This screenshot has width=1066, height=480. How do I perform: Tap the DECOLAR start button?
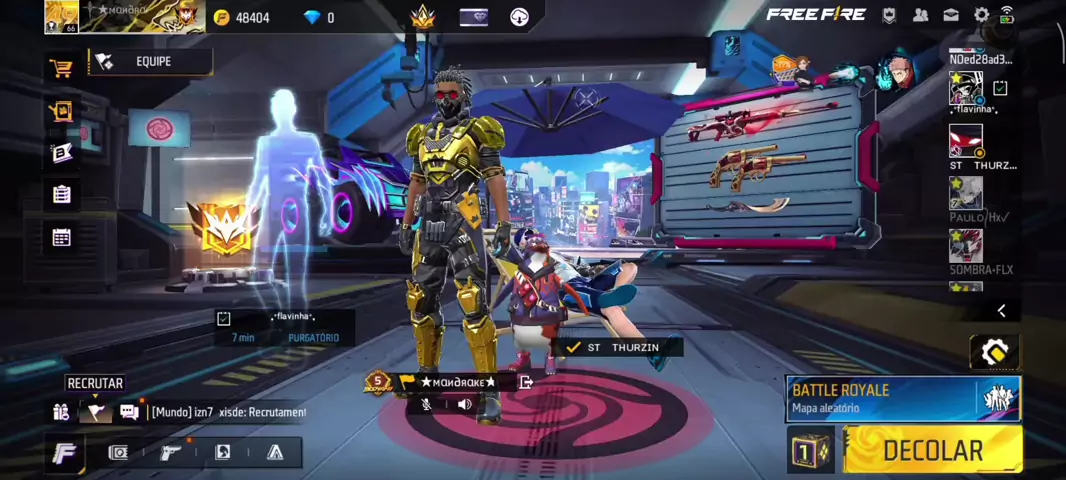[932, 451]
